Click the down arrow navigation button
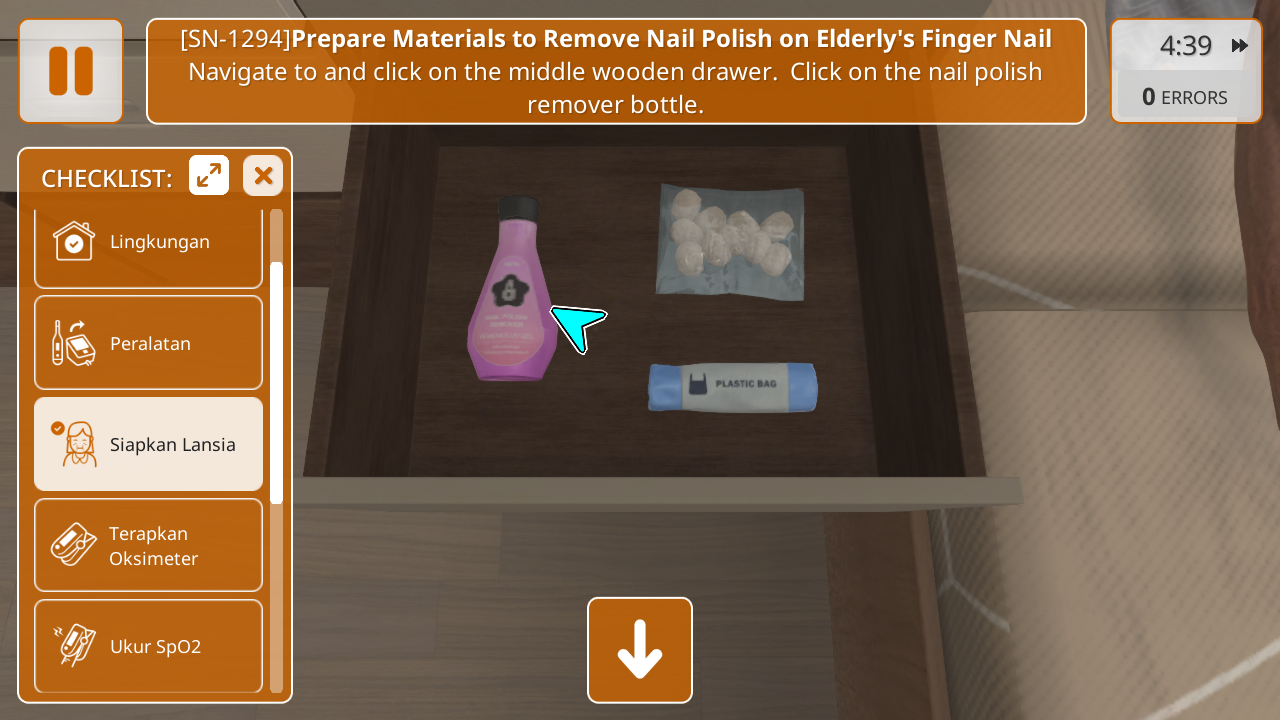 pos(640,650)
